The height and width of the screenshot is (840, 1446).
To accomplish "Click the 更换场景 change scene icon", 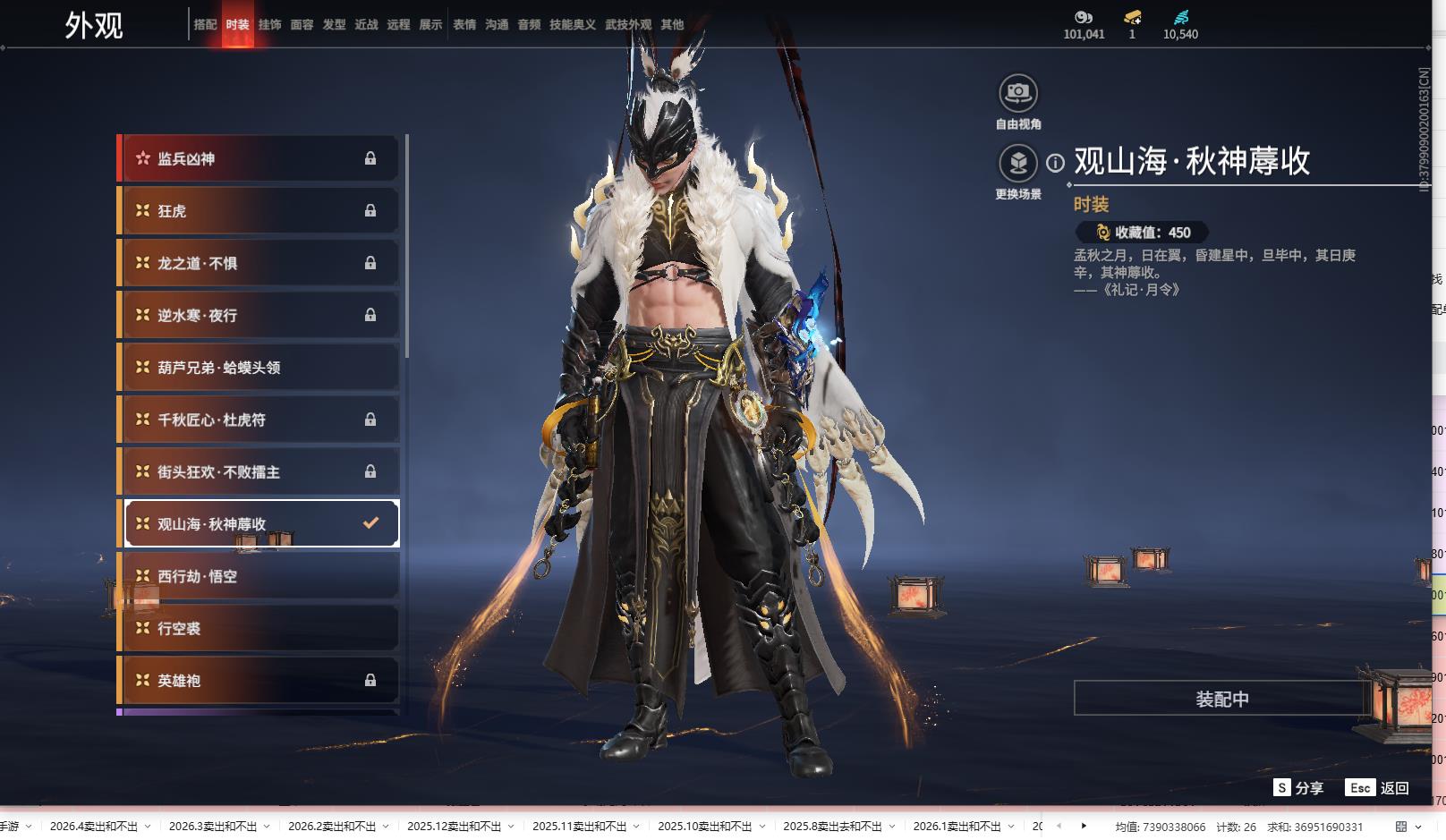I will (1017, 164).
